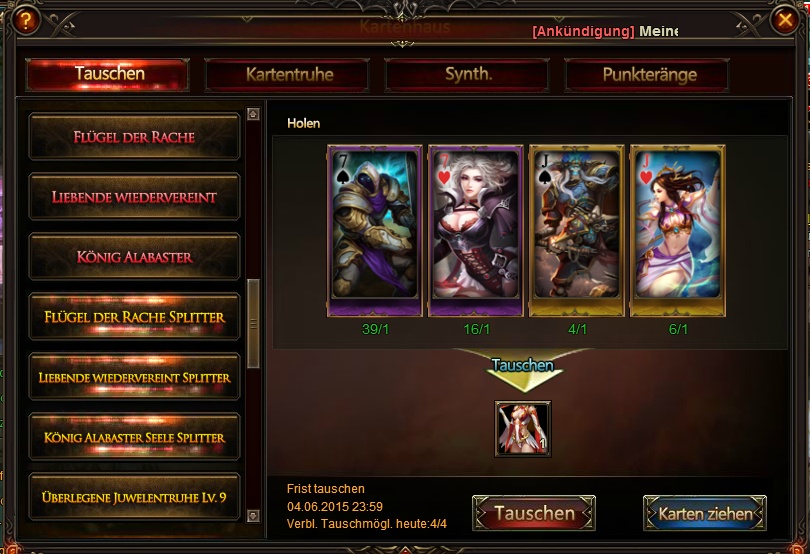Open the Kartentruhe tab
This screenshot has width=810, height=554.
click(288, 75)
